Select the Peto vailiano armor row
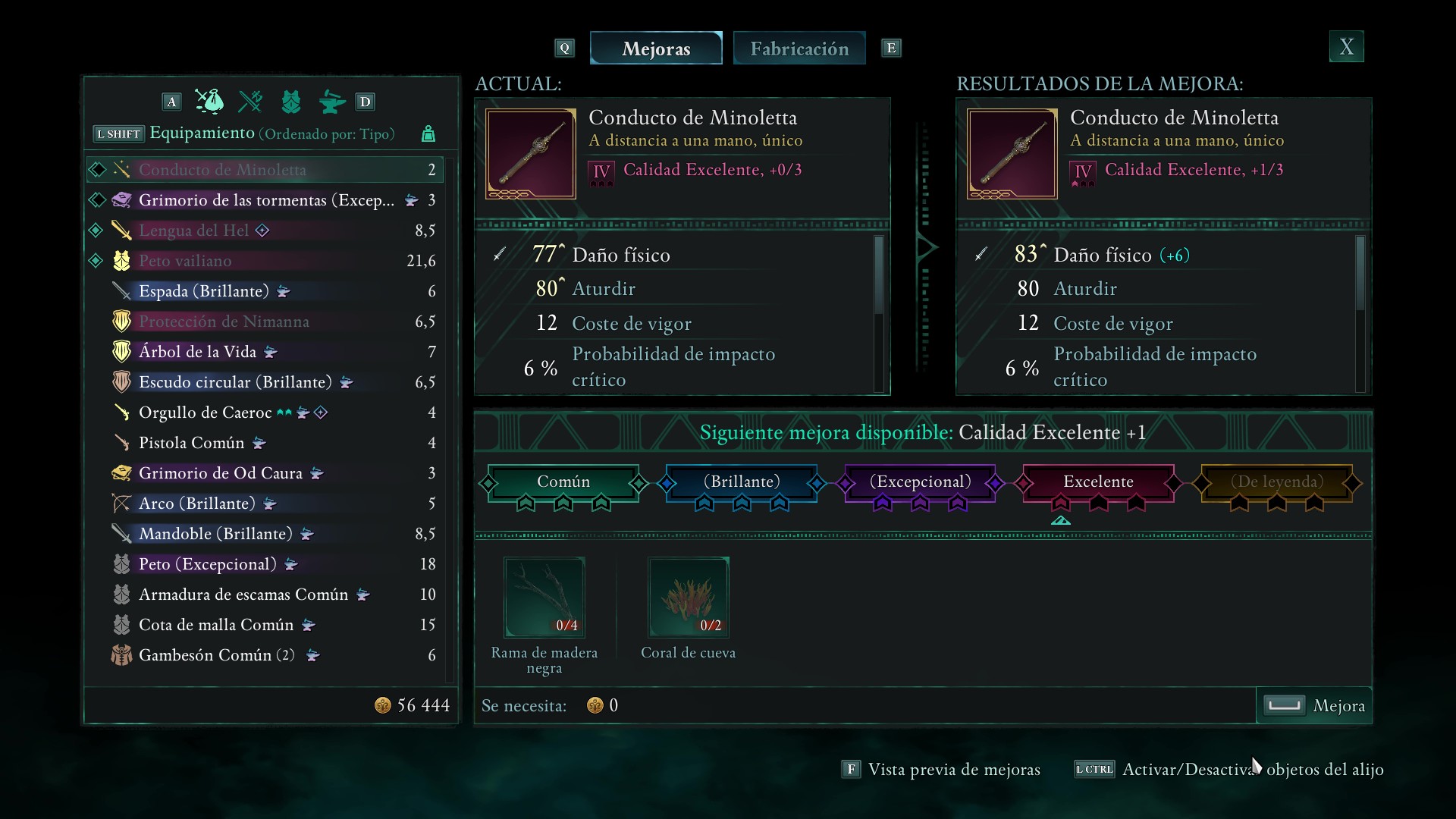 [185, 261]
